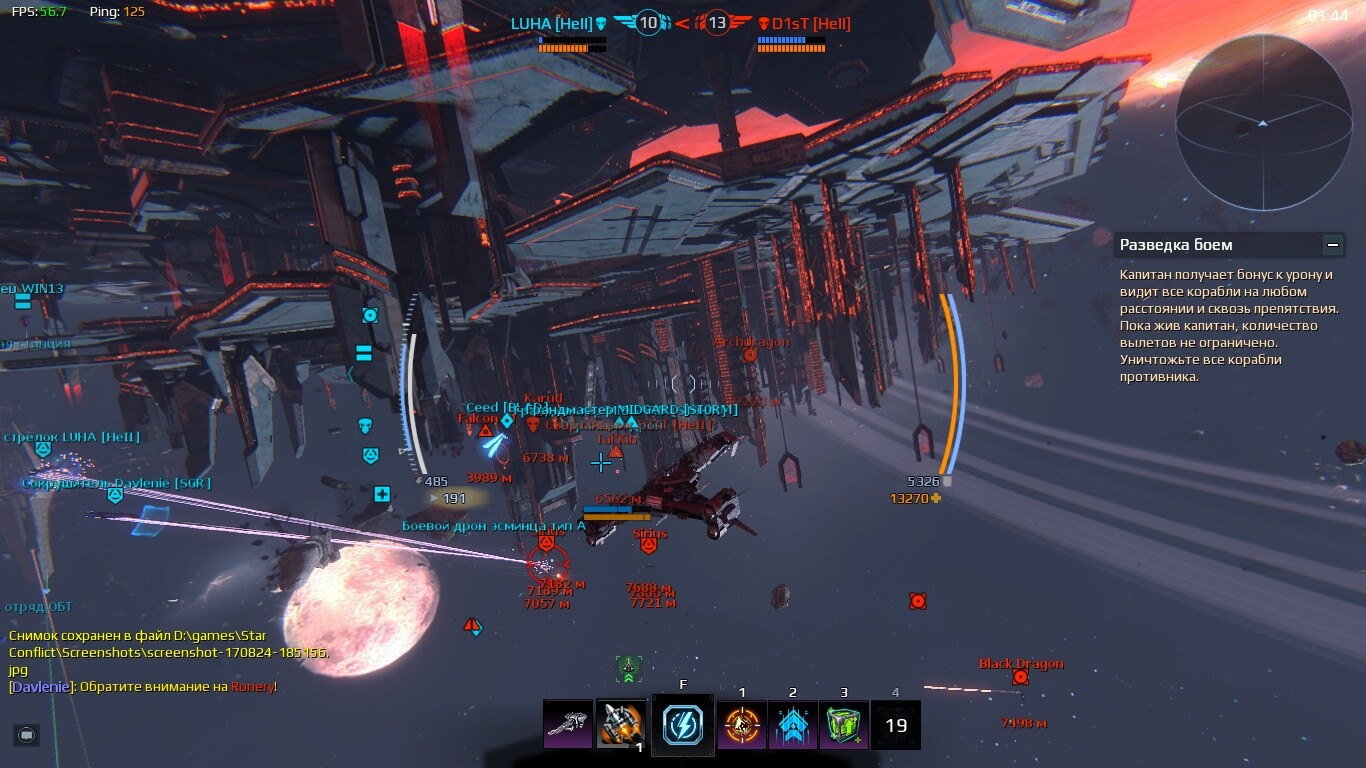The width and height of the screenshot is (1366, 768).
Task: Collapse the Разведка боем objective panel
Action: pyautogui.click(x=1332, y=245)
